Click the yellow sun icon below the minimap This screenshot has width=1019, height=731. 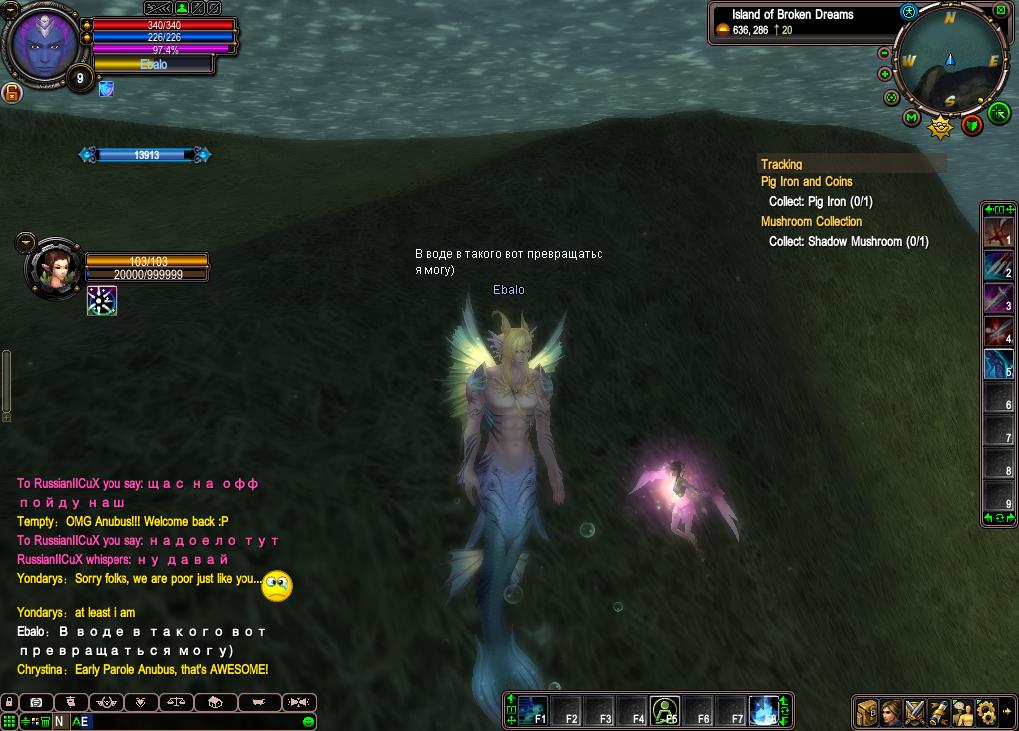tap(940, 127)
